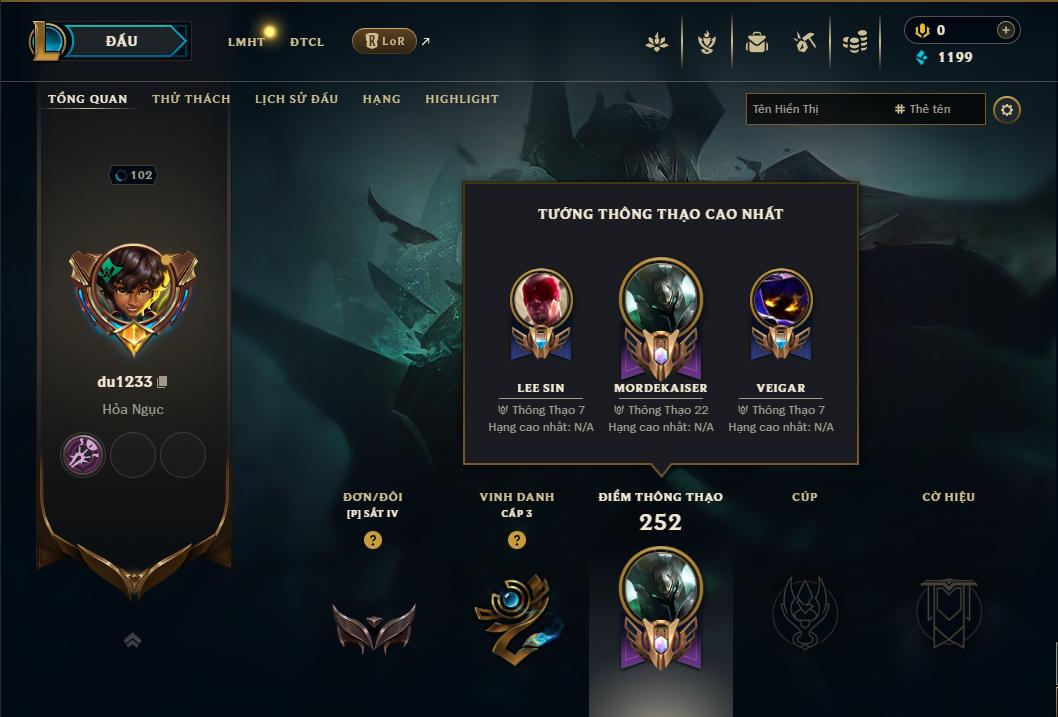
Task: Open the LMHT game mode
Action: (246, 42)
